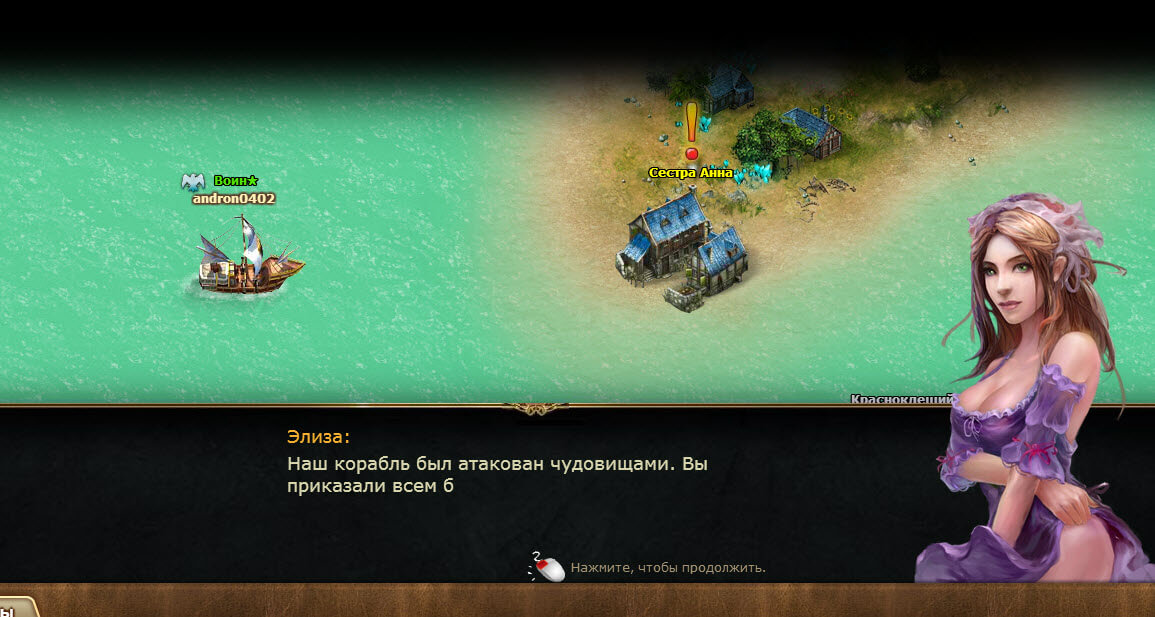
Task: Open the partially visible bottom-left tab
Action: coord(16,608)
